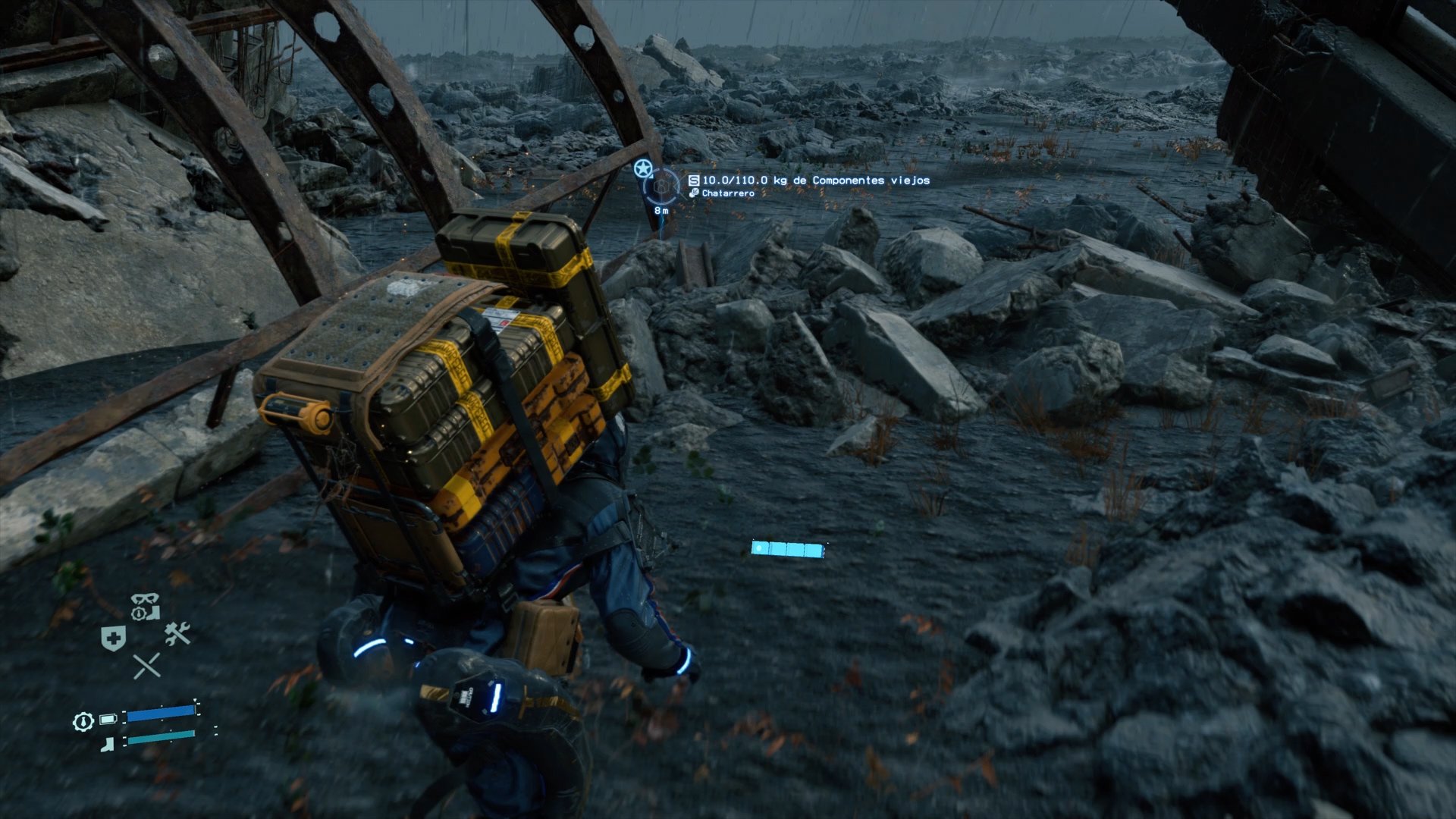Select the goggles mask icon in the HUD
Screen dimensions: 1456x819
[144, 599]
